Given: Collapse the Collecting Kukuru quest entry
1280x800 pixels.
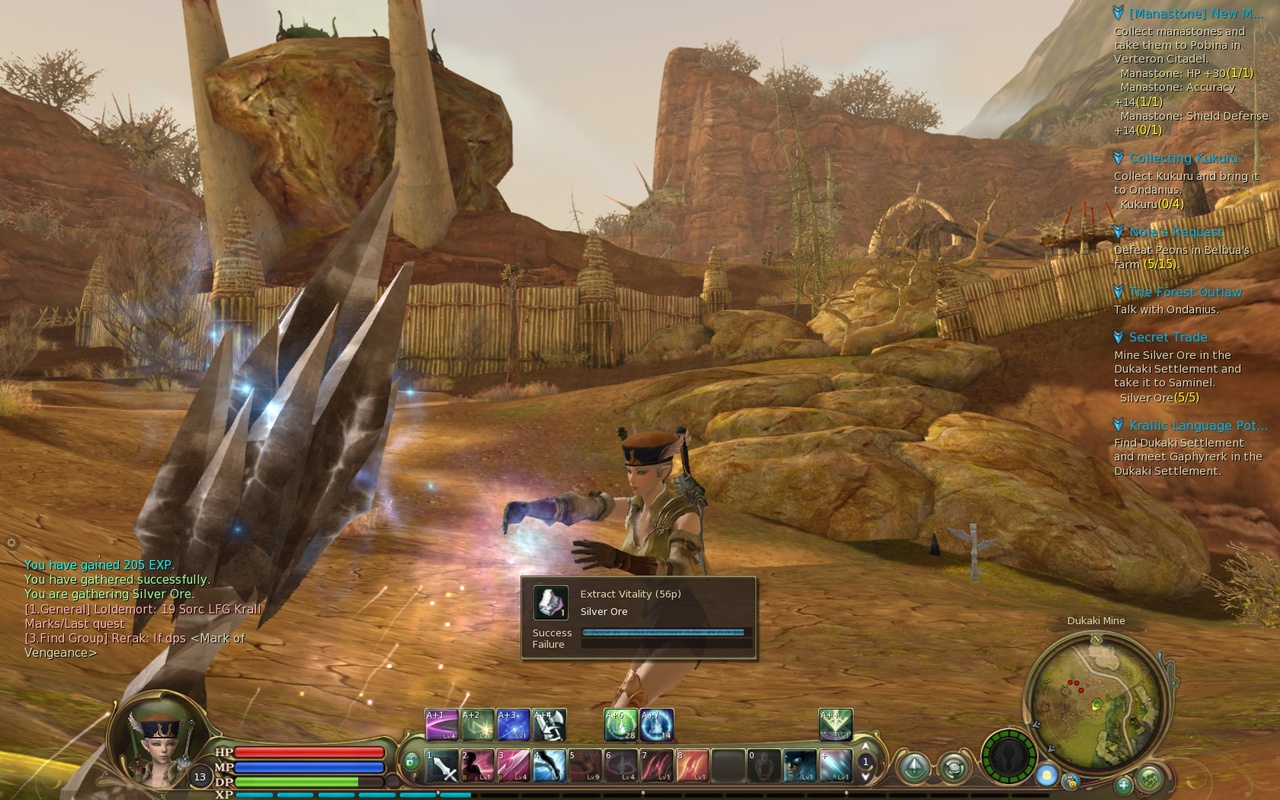Looking at the screenshot, I should tap(1117, 157).
